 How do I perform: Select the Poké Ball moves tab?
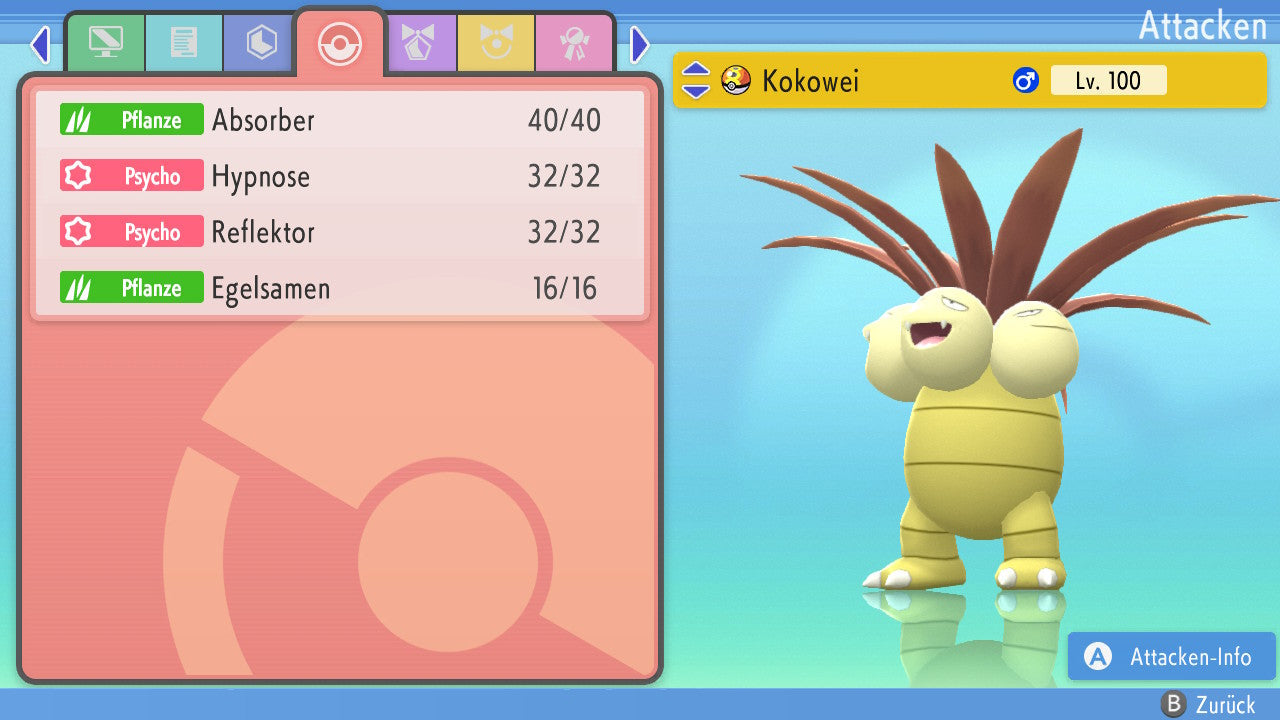click(339, 45)
